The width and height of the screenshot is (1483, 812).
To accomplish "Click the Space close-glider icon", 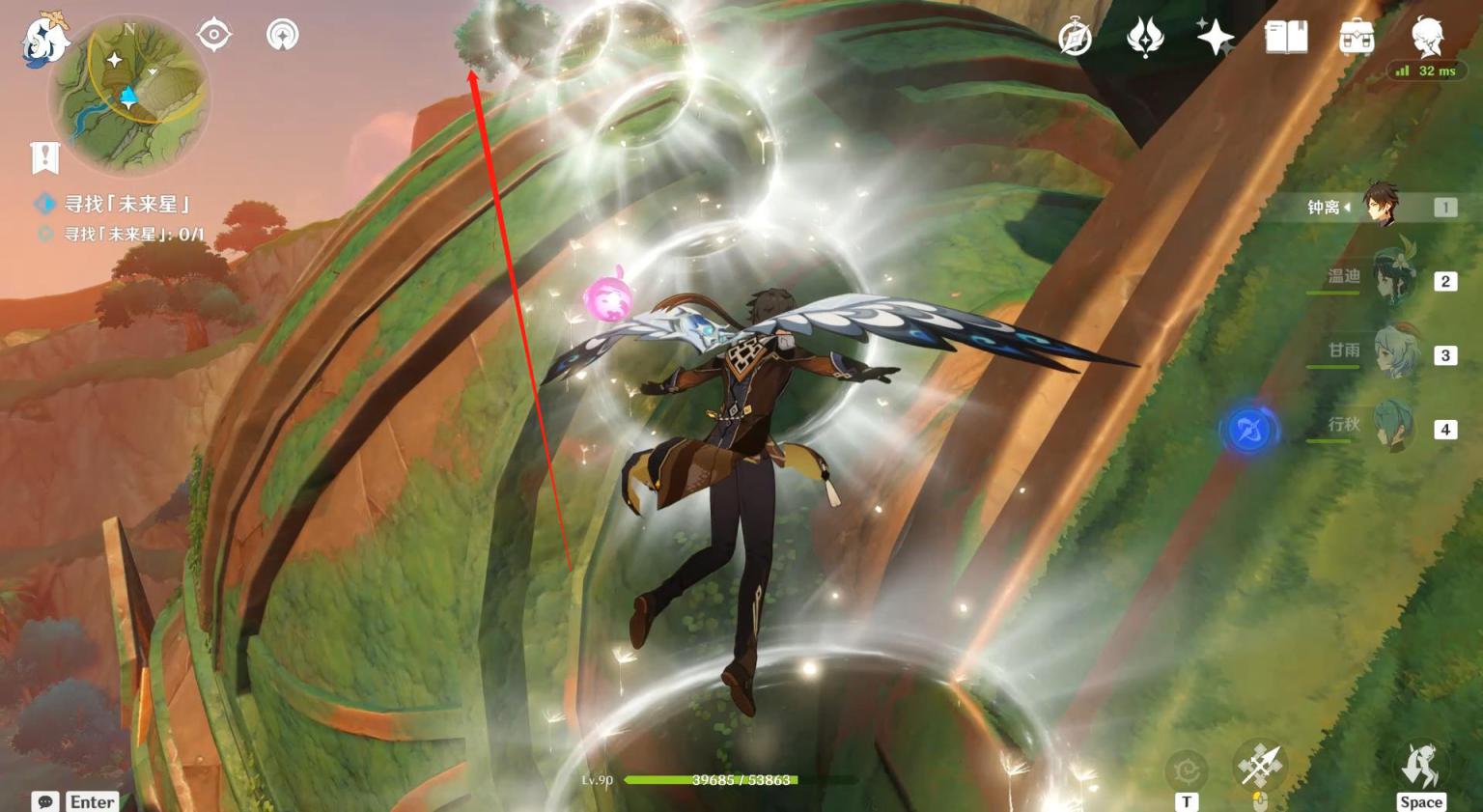I will click(x=1420, y=767).
